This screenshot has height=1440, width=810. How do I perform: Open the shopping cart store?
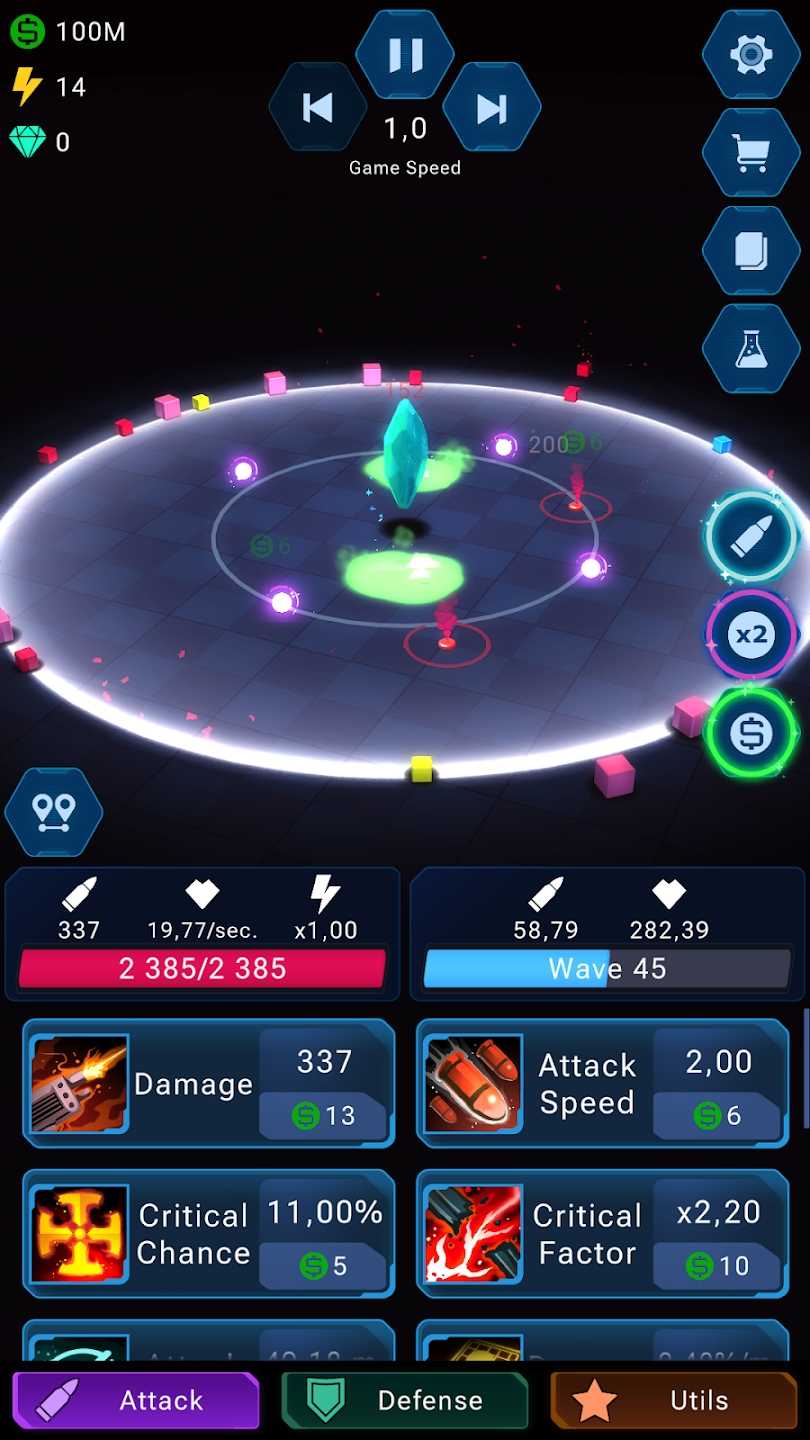[x=751, y=153]
